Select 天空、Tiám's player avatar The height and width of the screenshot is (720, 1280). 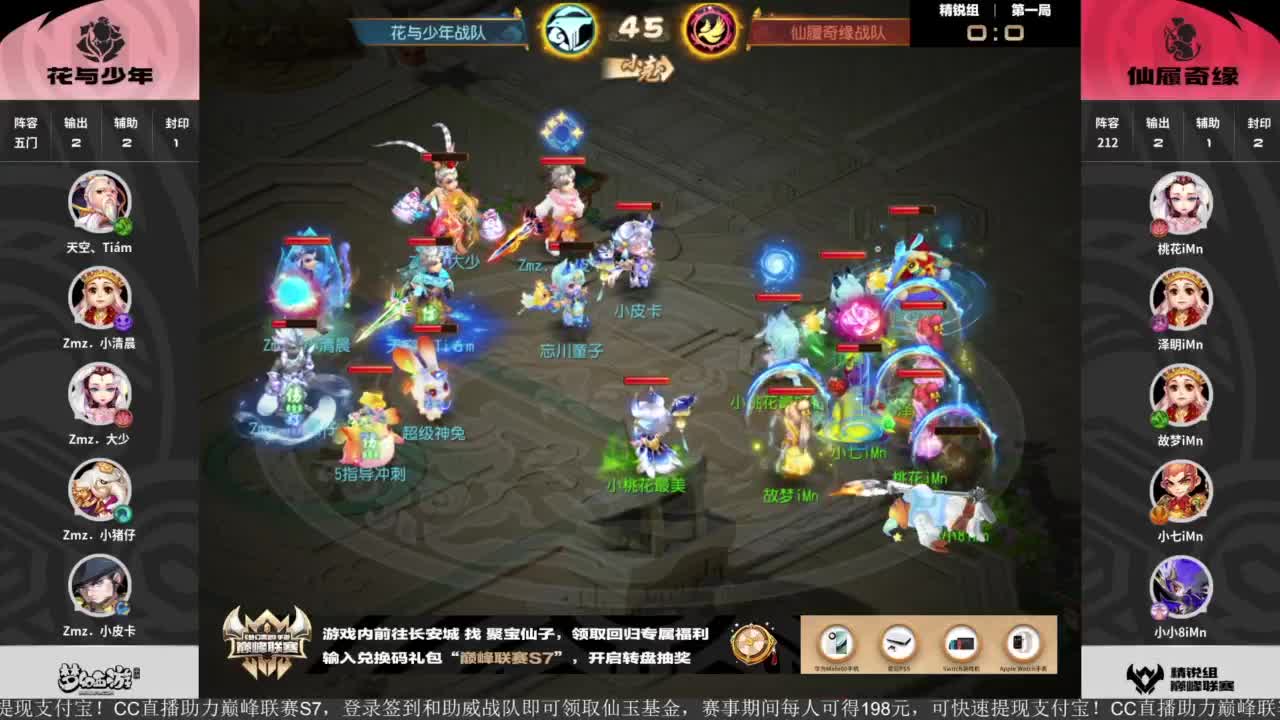coord(97,203)
